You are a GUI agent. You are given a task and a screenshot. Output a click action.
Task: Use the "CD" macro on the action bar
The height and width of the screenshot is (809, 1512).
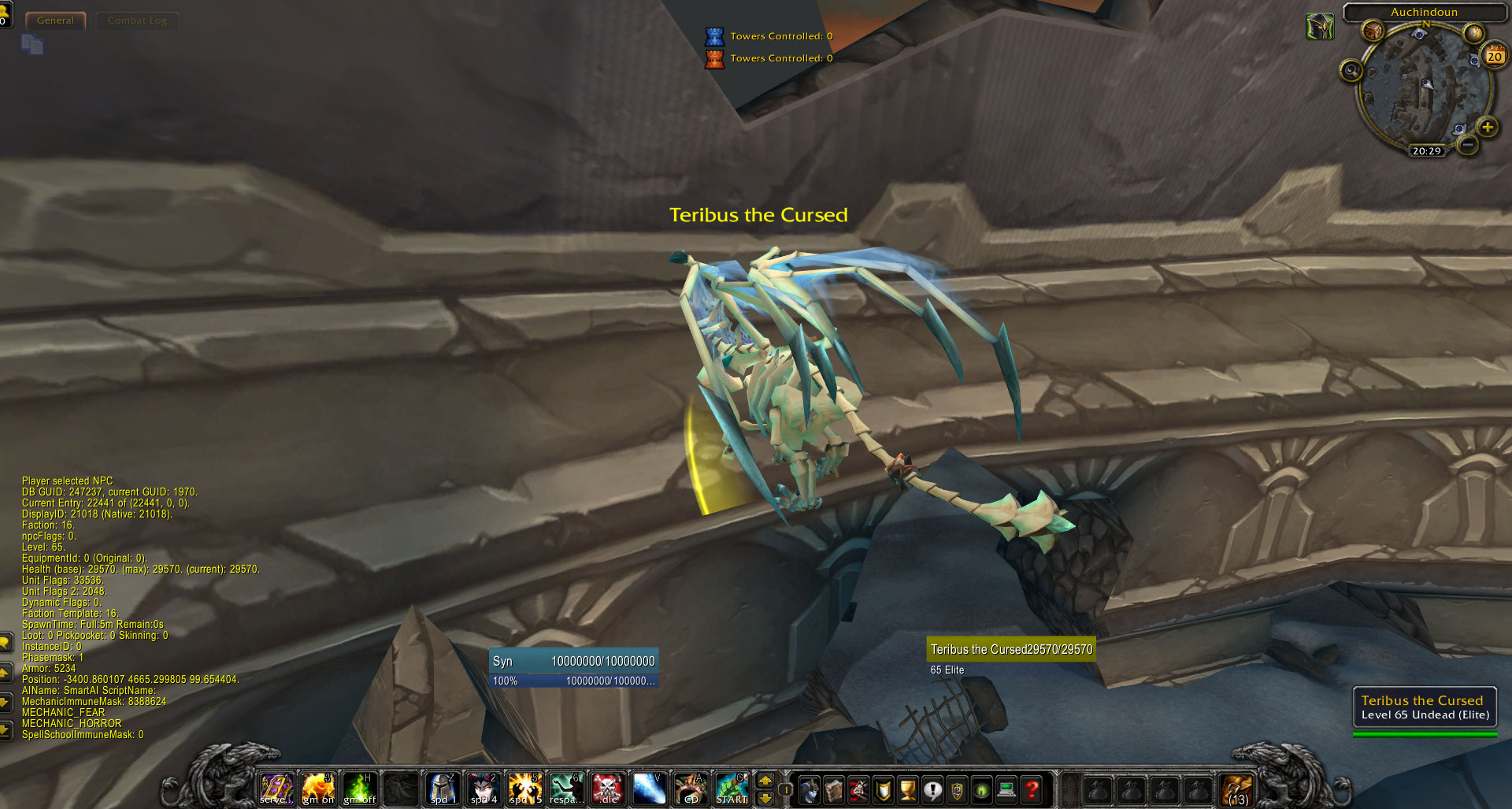click(x=691, y=788)
